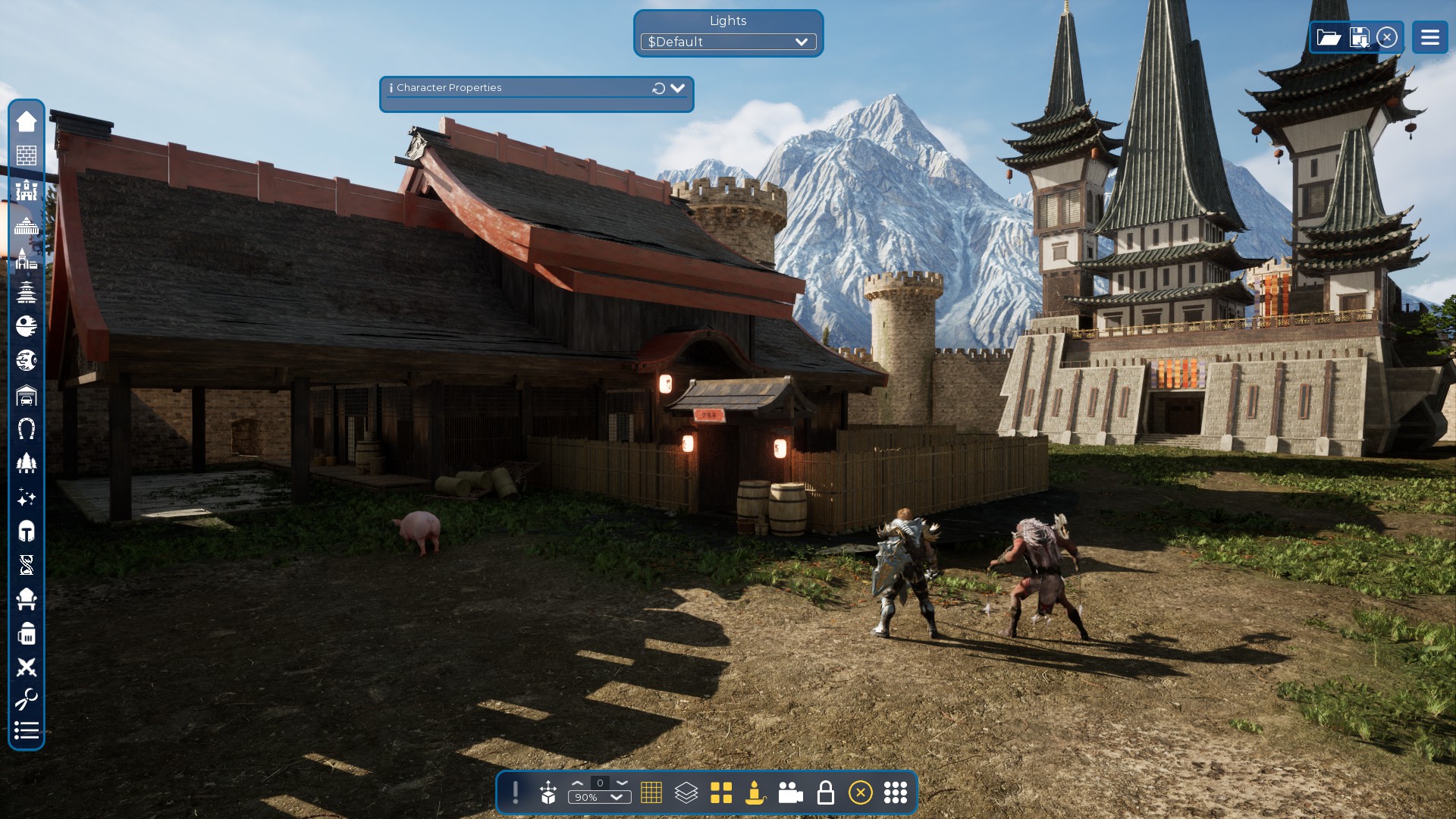Click the candle lighting icon
This screenshot has height=819, width=1456.
pyautogui.click(x=755, y=792)
